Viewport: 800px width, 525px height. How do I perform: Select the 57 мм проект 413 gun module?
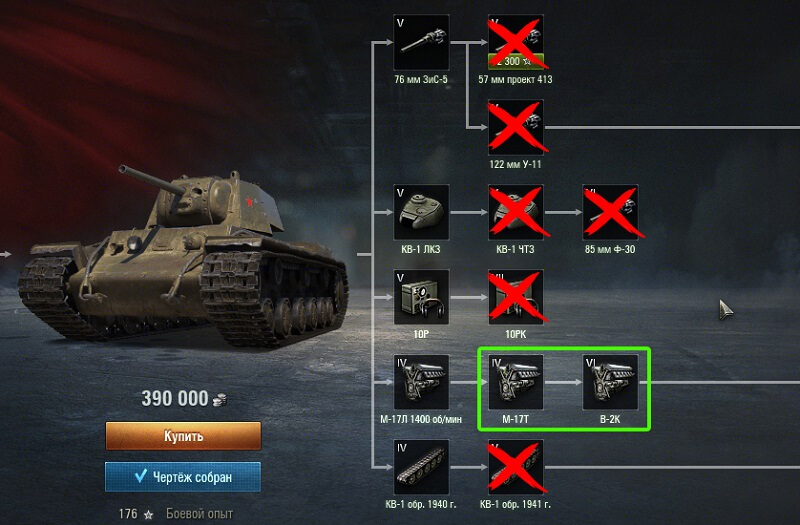click(516, 42)
